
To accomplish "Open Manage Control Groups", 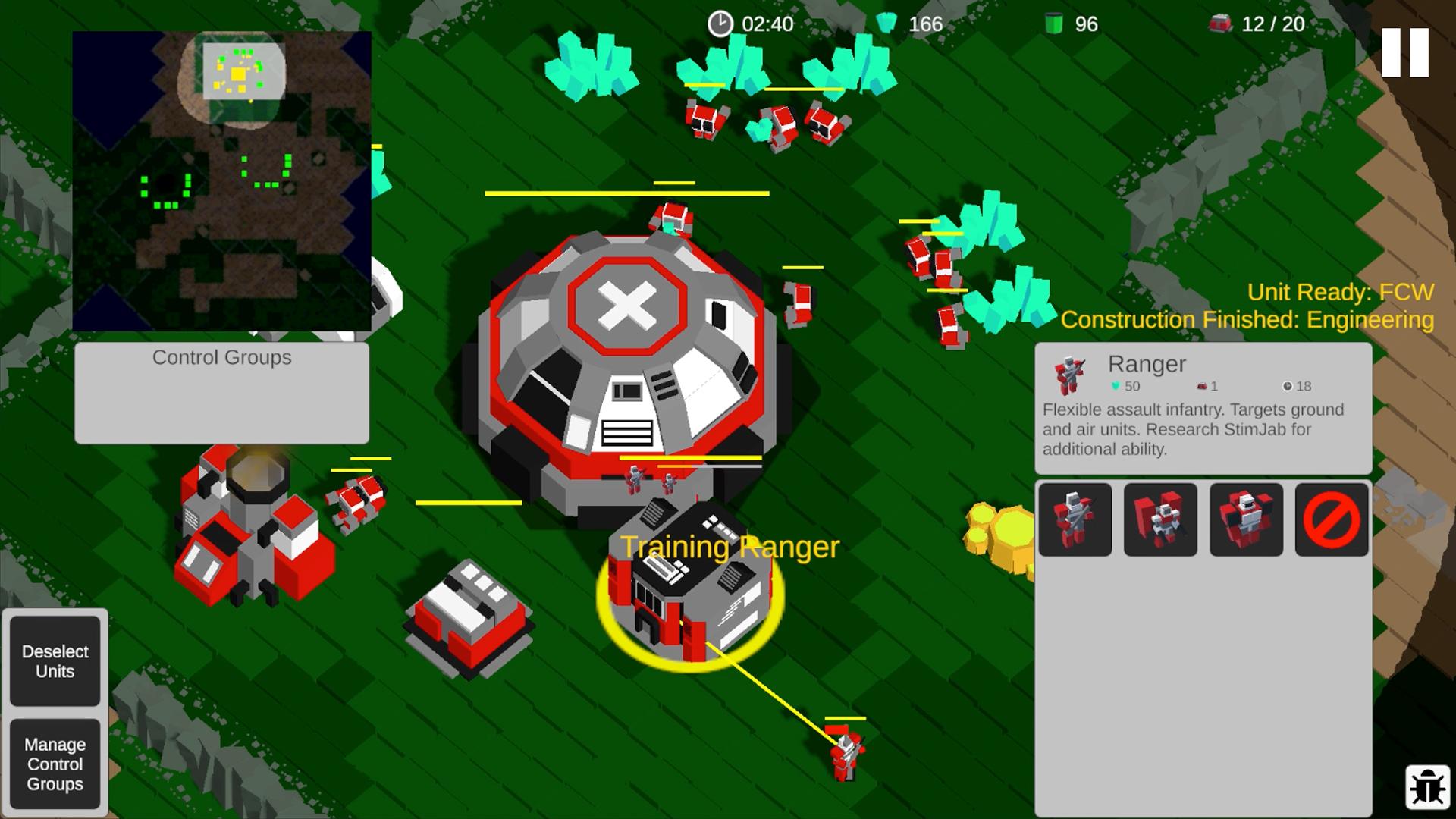I will coord(55,764).
